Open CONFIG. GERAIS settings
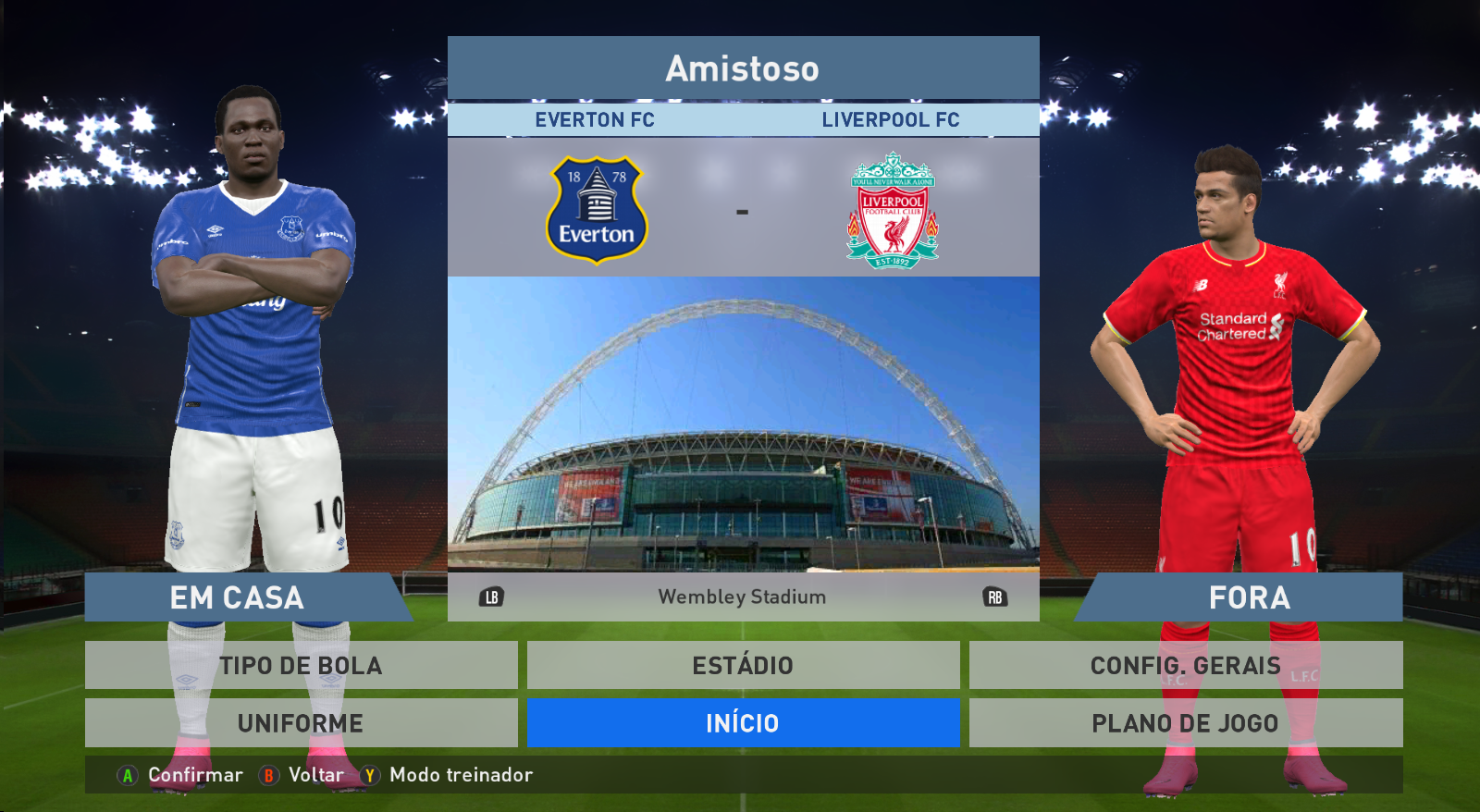 point(1185,665)
